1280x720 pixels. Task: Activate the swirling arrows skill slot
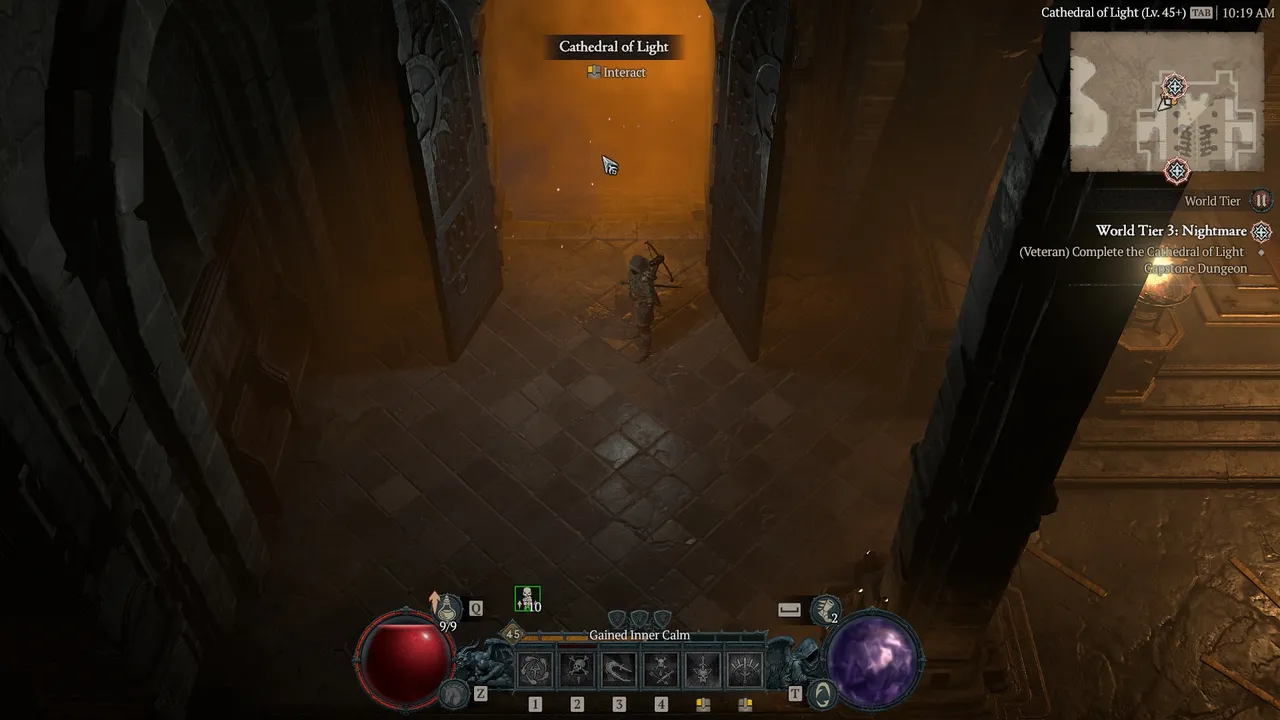point(535,669)
